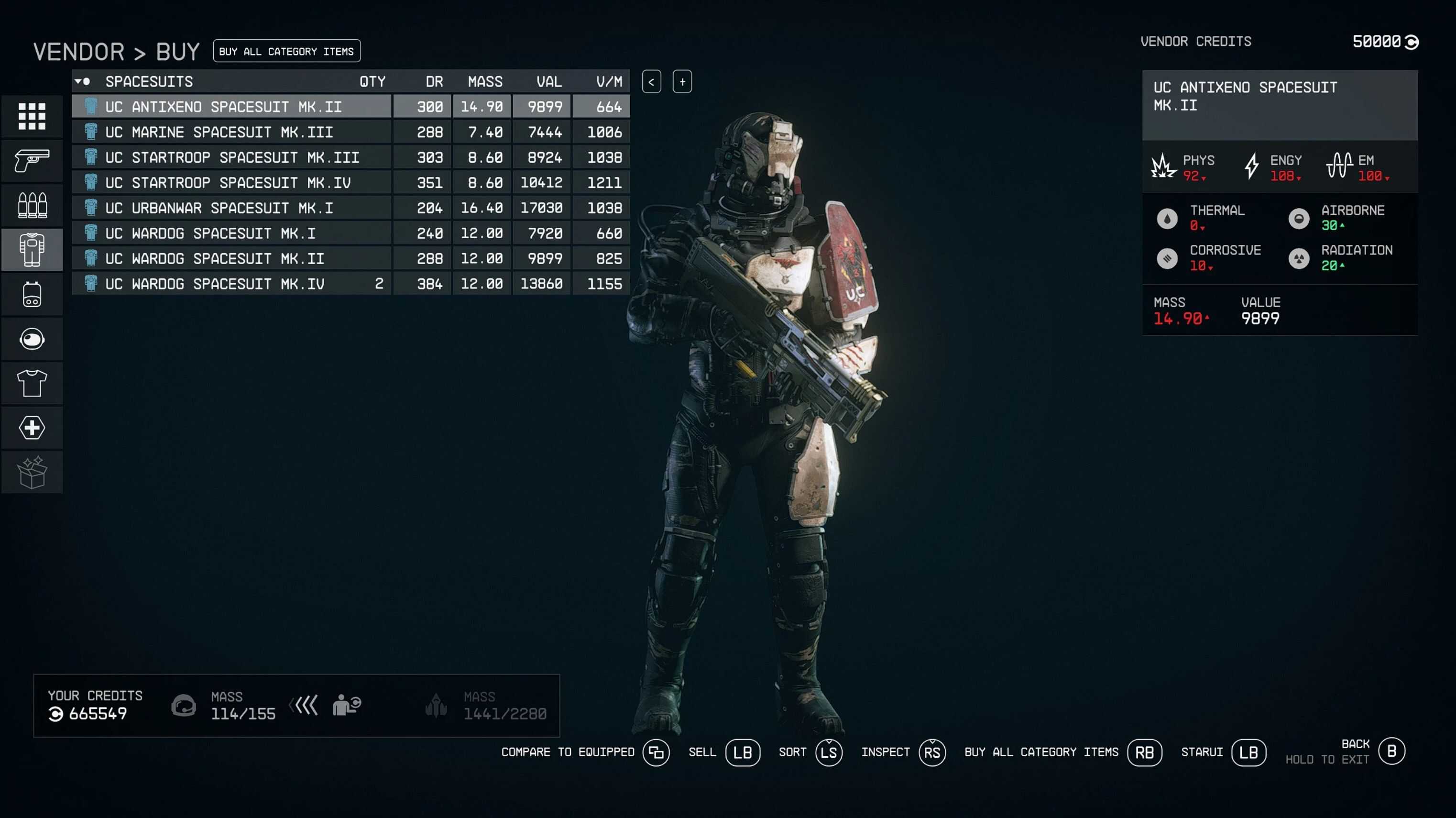Image resolution: width=1456 pixels, height=818 pixels.
Task: Click the Buy All Category Items button
Action: tap(286, 52)
